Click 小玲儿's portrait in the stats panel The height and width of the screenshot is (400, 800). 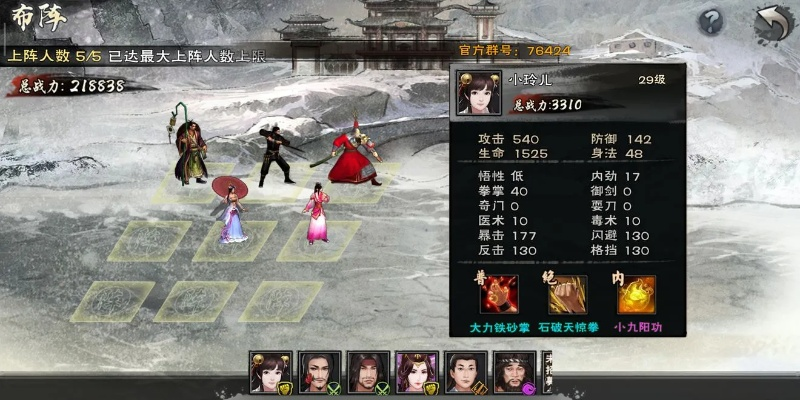click(x=476, y=90)
